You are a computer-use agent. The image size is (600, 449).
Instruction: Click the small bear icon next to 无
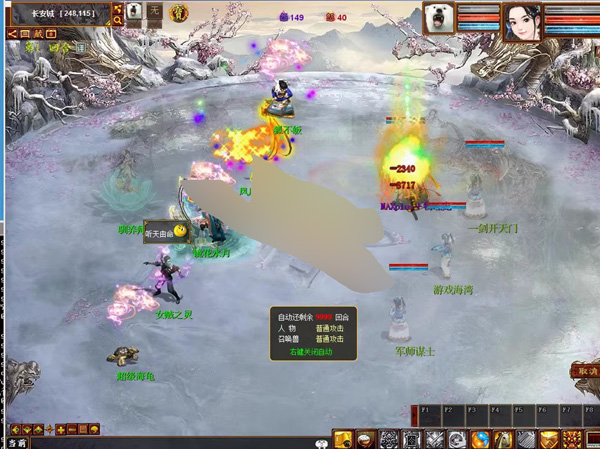[134, 11]
